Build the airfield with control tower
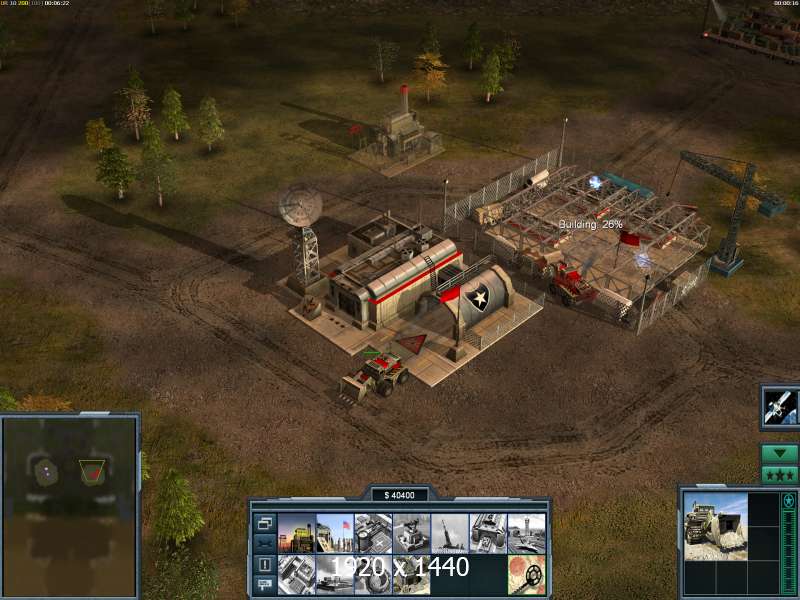 [526, 532]
